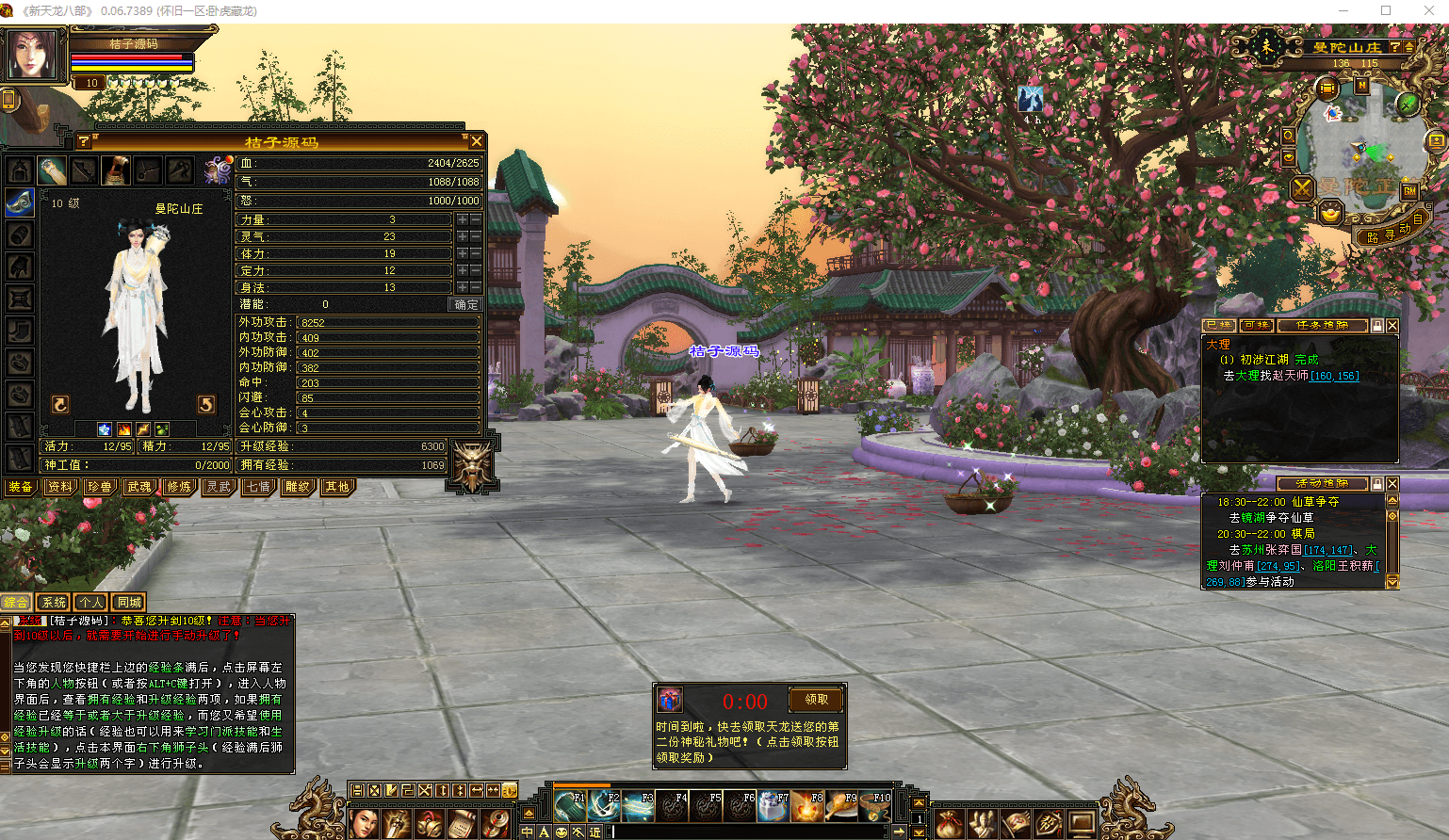
Task: Open the money pouch bag icon
Action: [x=949, y=824]
